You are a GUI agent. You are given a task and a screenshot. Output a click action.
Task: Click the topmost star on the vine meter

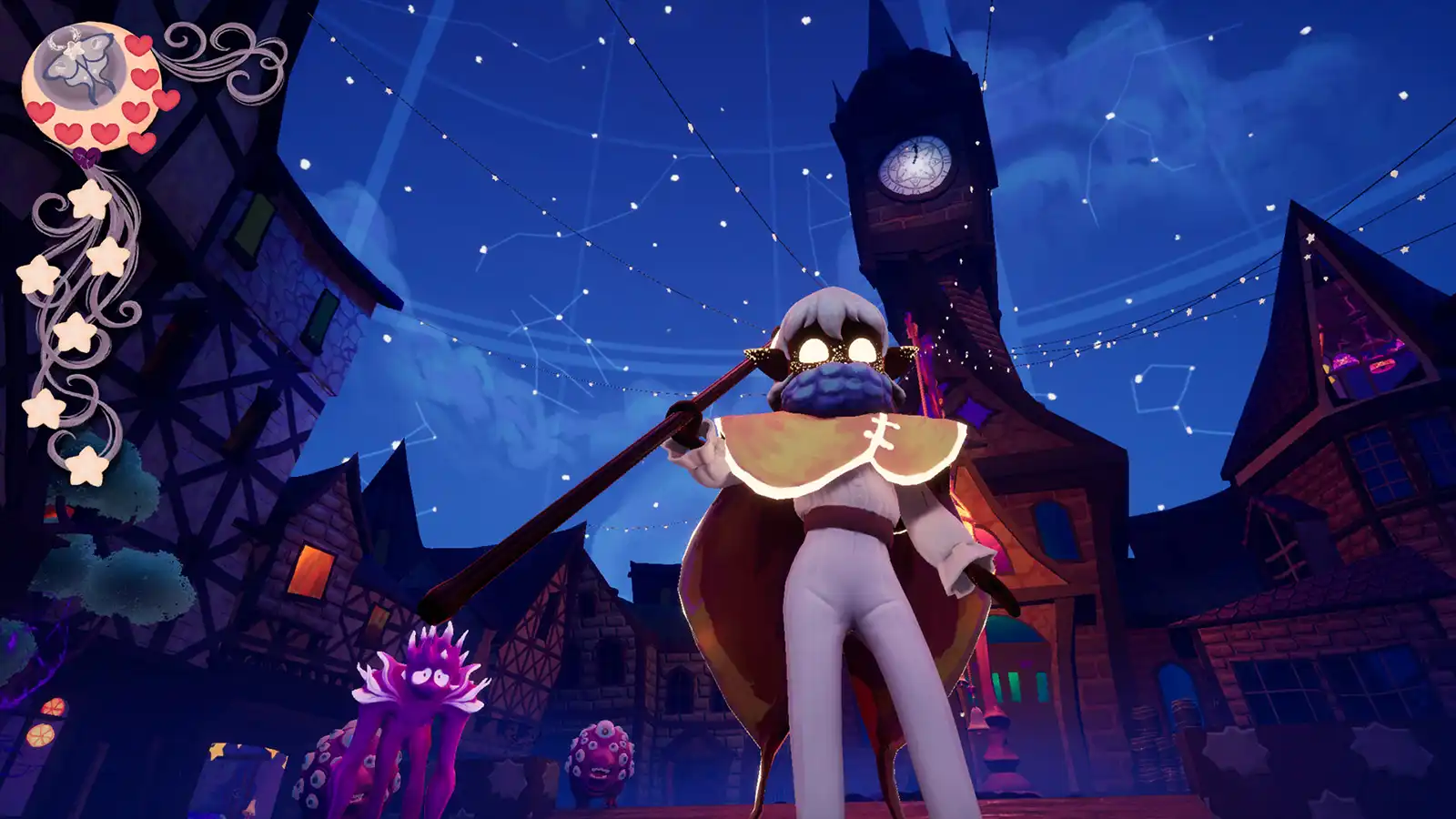pos(88,200)
